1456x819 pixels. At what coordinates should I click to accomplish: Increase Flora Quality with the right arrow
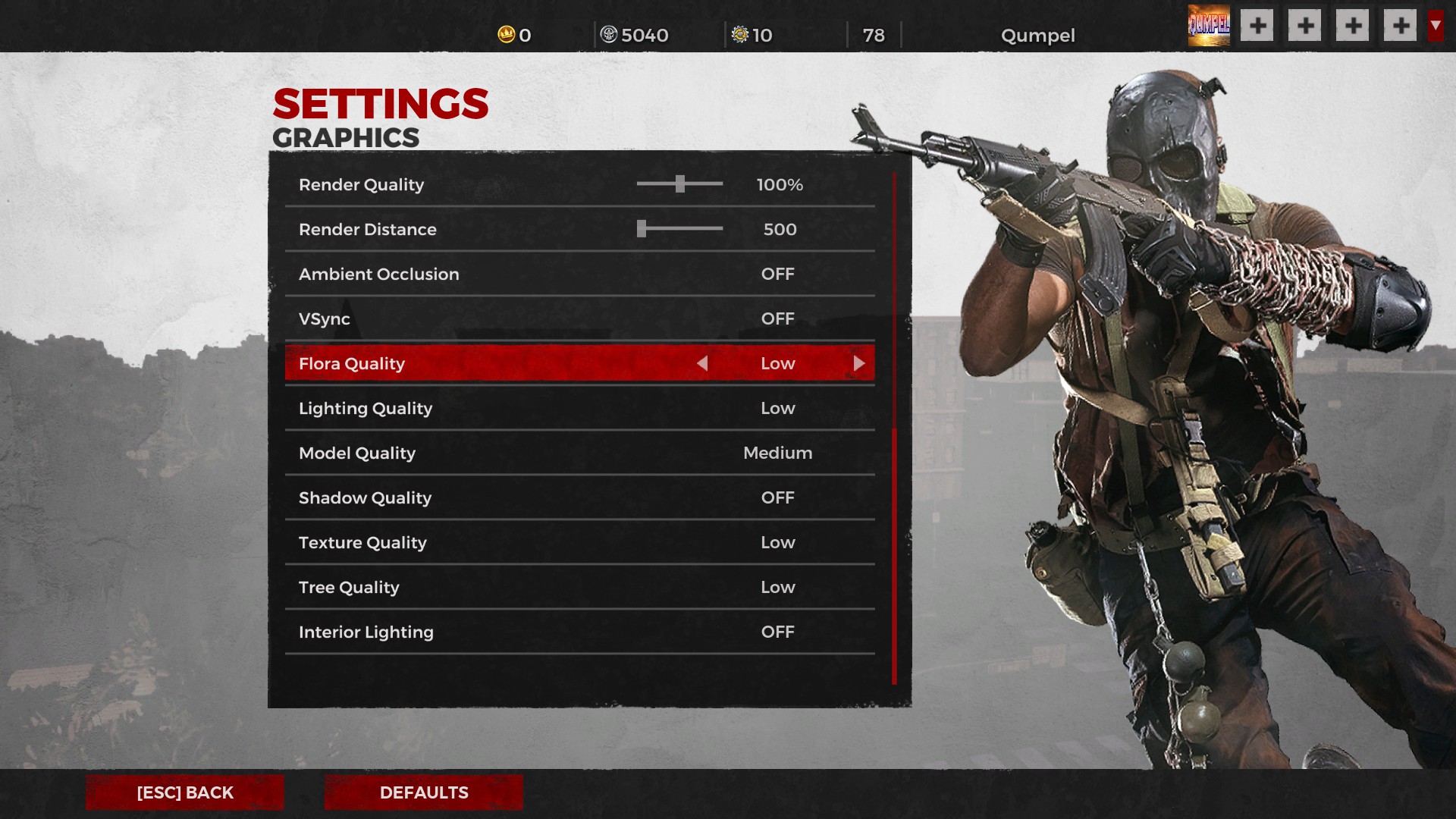[x=858, y=363]
